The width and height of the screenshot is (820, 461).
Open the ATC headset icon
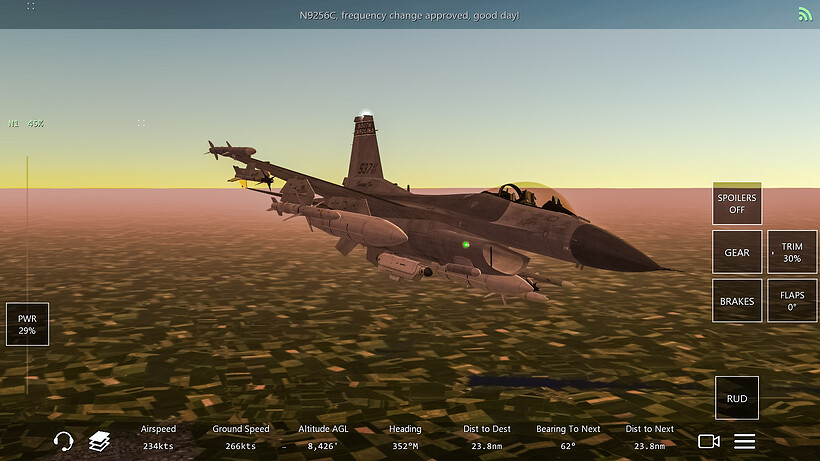[x=63, y=441]
